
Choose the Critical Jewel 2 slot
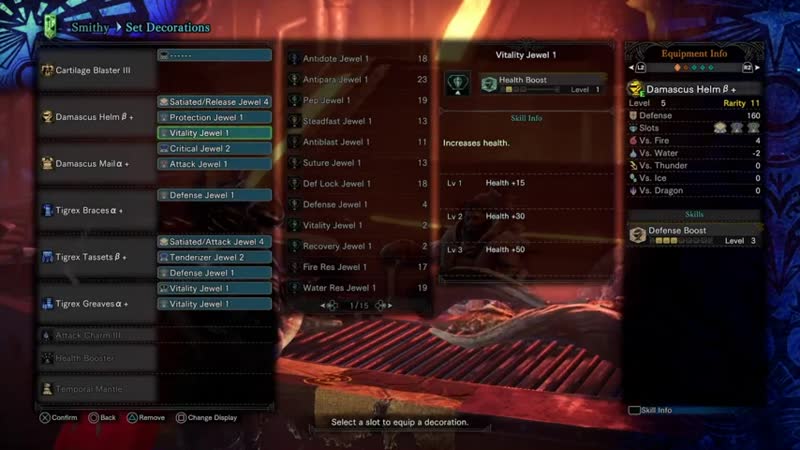click(x=214, y=148)
